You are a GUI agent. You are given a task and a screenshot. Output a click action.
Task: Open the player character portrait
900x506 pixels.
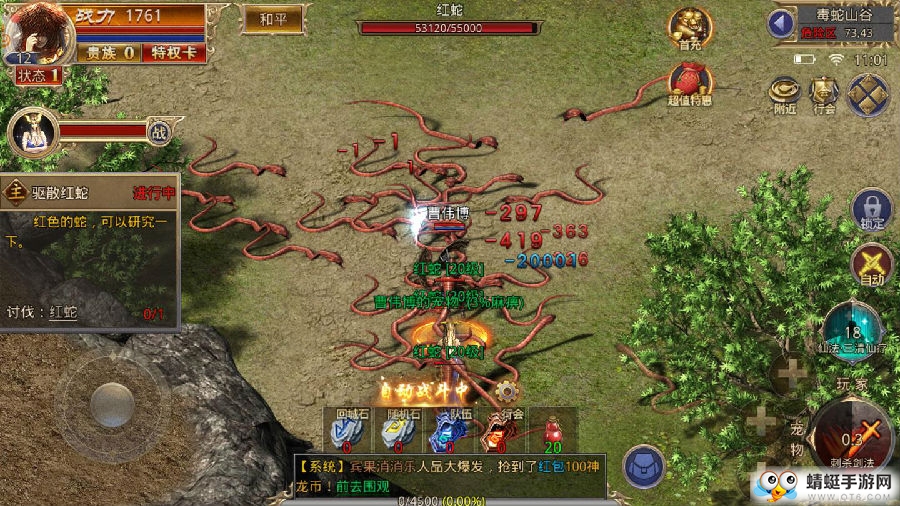pos(36,34)
